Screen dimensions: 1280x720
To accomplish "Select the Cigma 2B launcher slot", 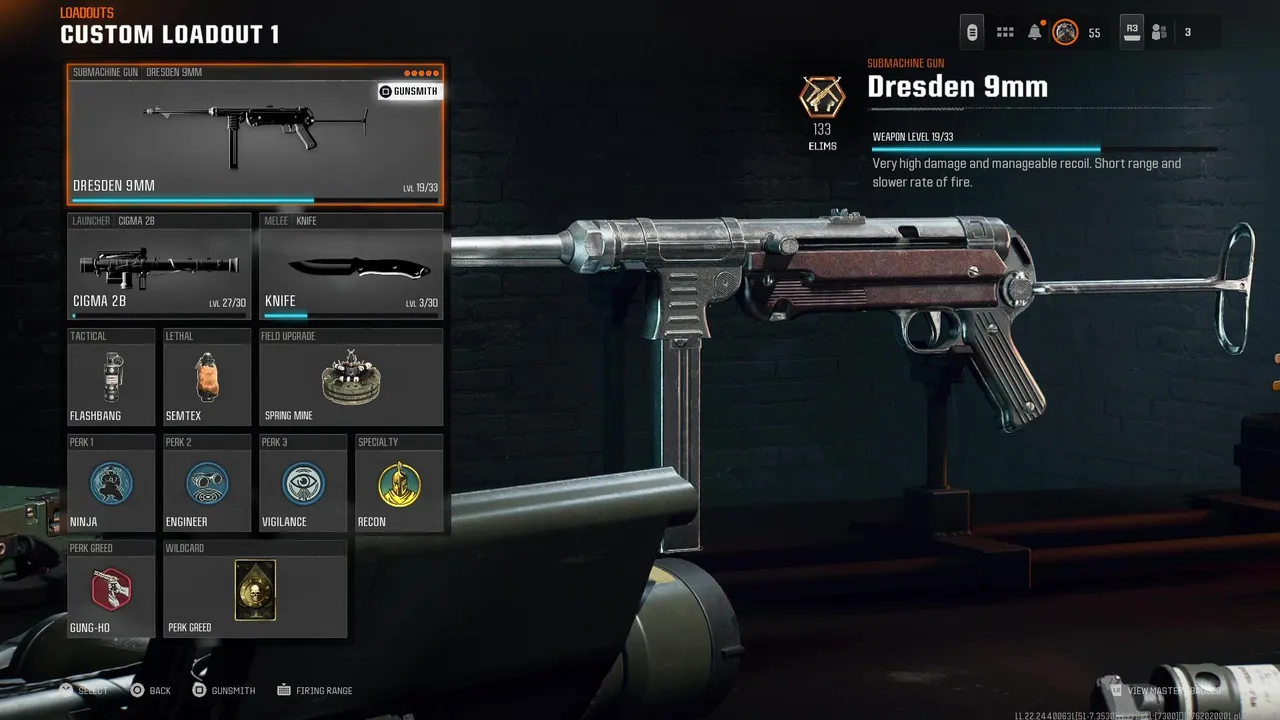I will point(159,267).
